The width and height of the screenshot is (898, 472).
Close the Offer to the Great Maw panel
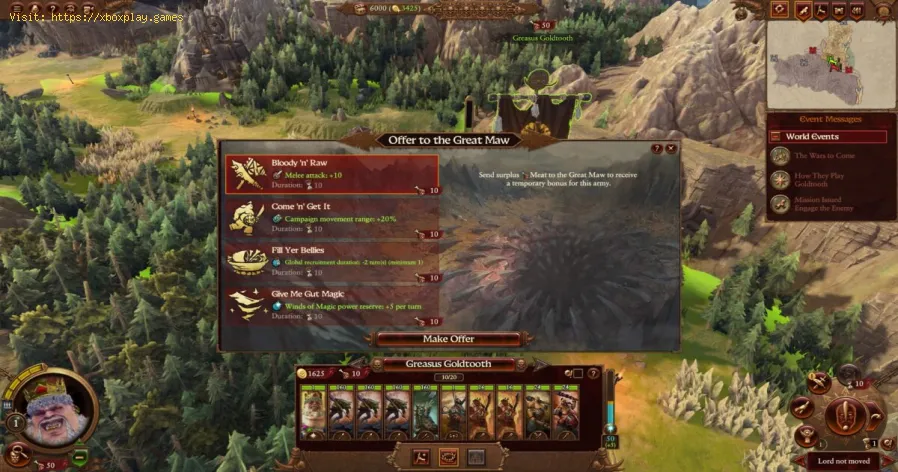click(672, 148)
